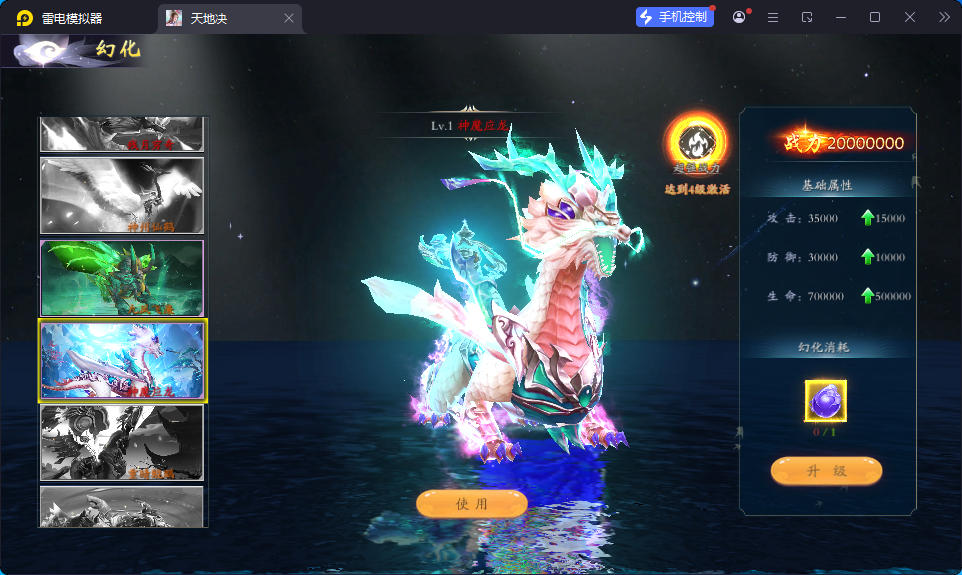Upgrade with the orange 升级 button
The height and width of the screenshot is (575, 962).
(x=826, y=470)
